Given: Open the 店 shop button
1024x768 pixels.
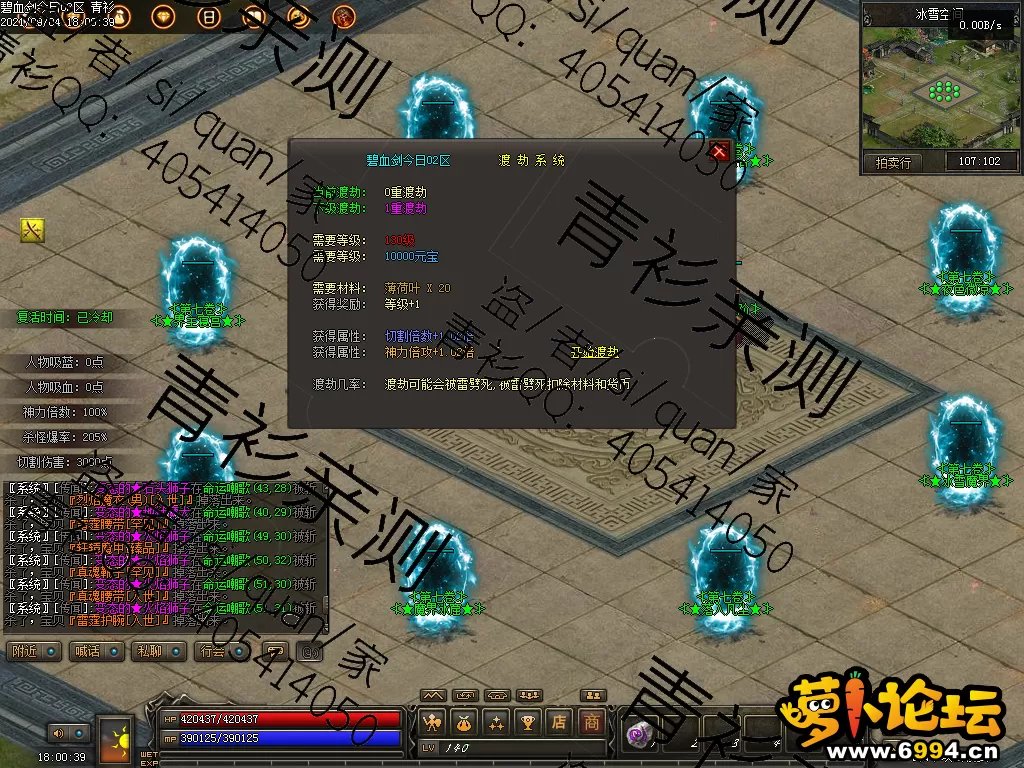Looking at the screenshot, I should 560,721.
